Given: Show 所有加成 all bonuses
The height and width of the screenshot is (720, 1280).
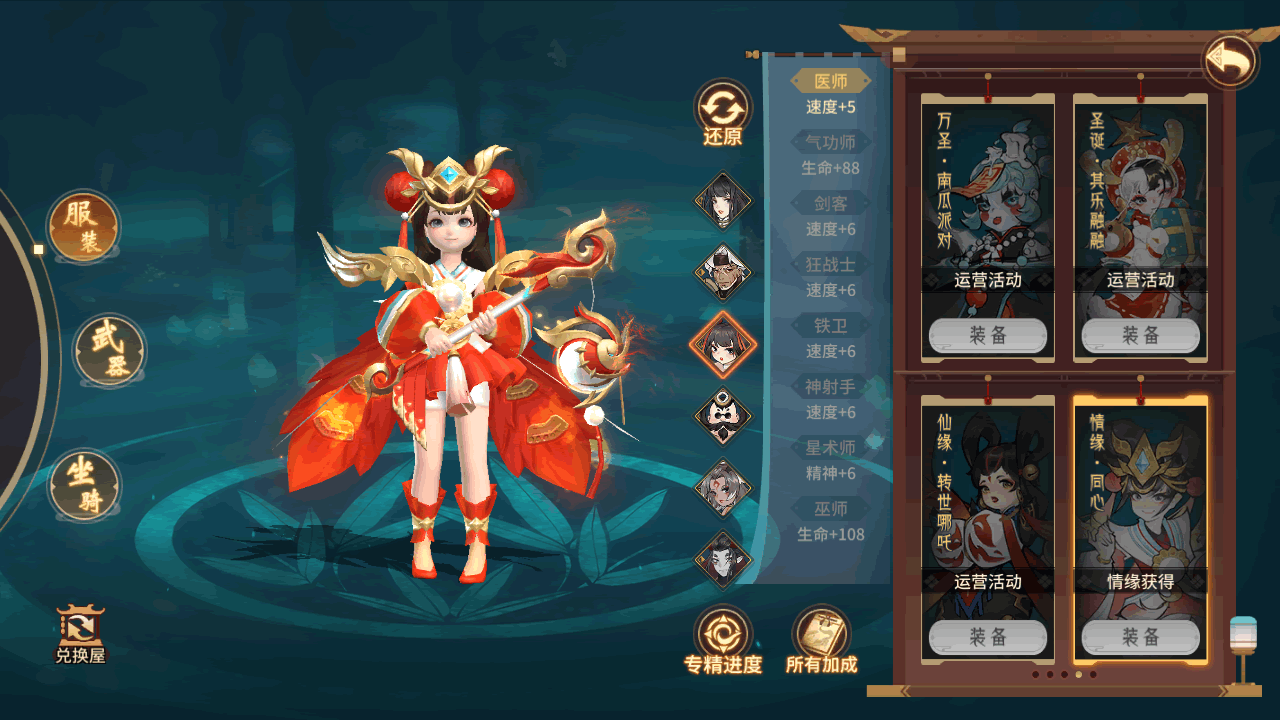Looking at the screenshot, I should pyautogui.click(x=821, y=640).
